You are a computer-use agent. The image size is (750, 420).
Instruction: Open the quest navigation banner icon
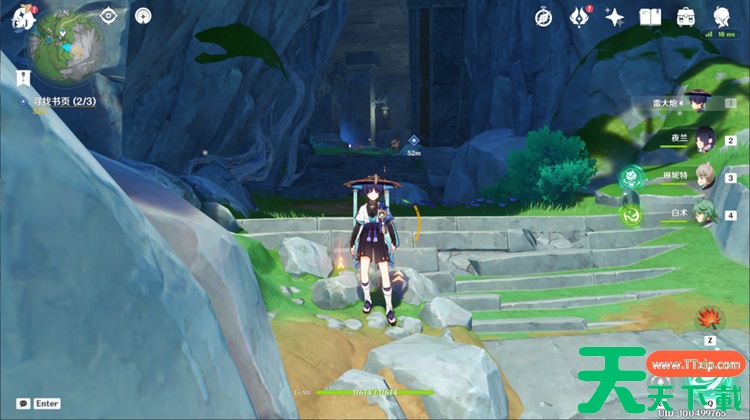20,78
